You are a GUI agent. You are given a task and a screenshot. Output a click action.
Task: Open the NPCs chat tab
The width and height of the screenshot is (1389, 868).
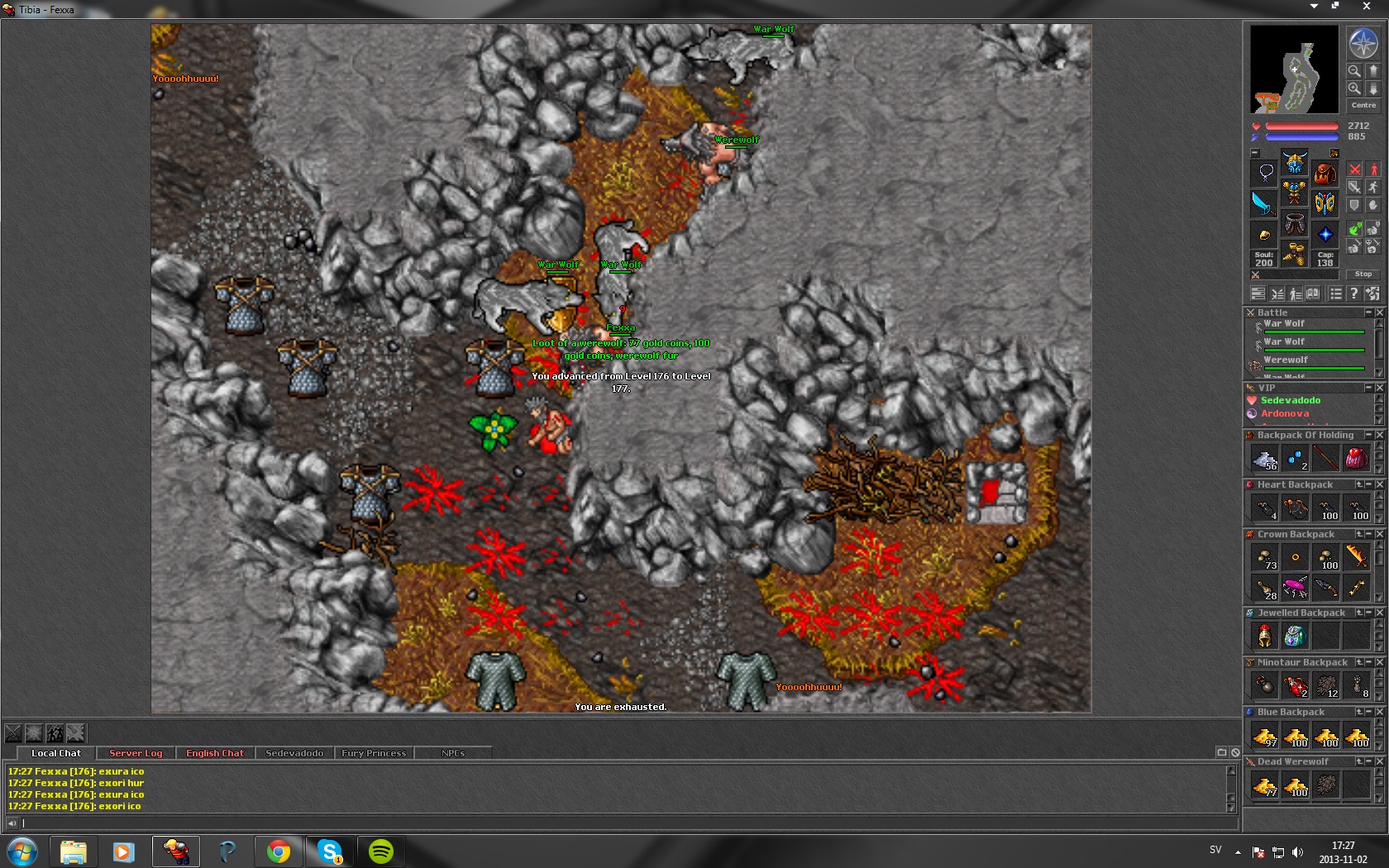pos(453,753)
